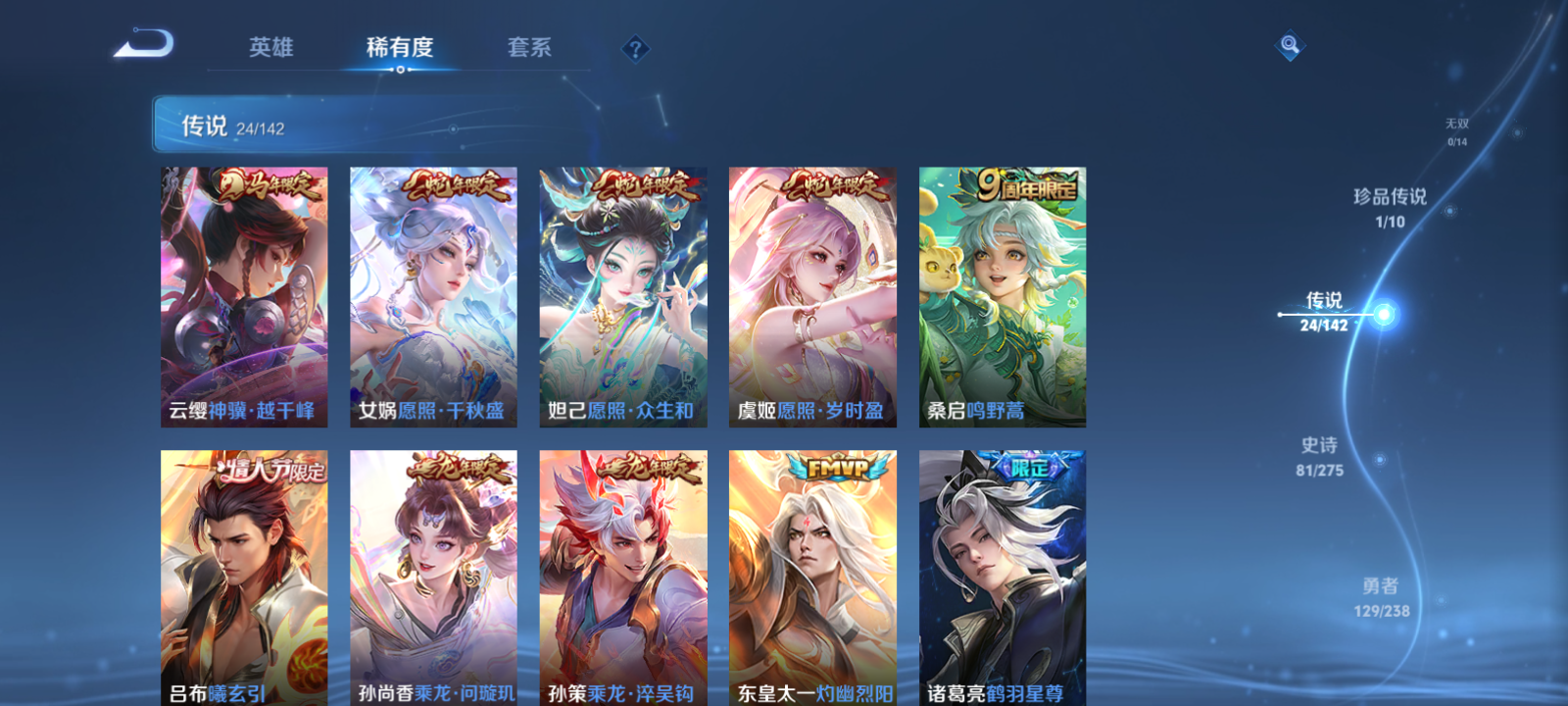
Task: Switch to the 英雄 tab
Action: 271,45
